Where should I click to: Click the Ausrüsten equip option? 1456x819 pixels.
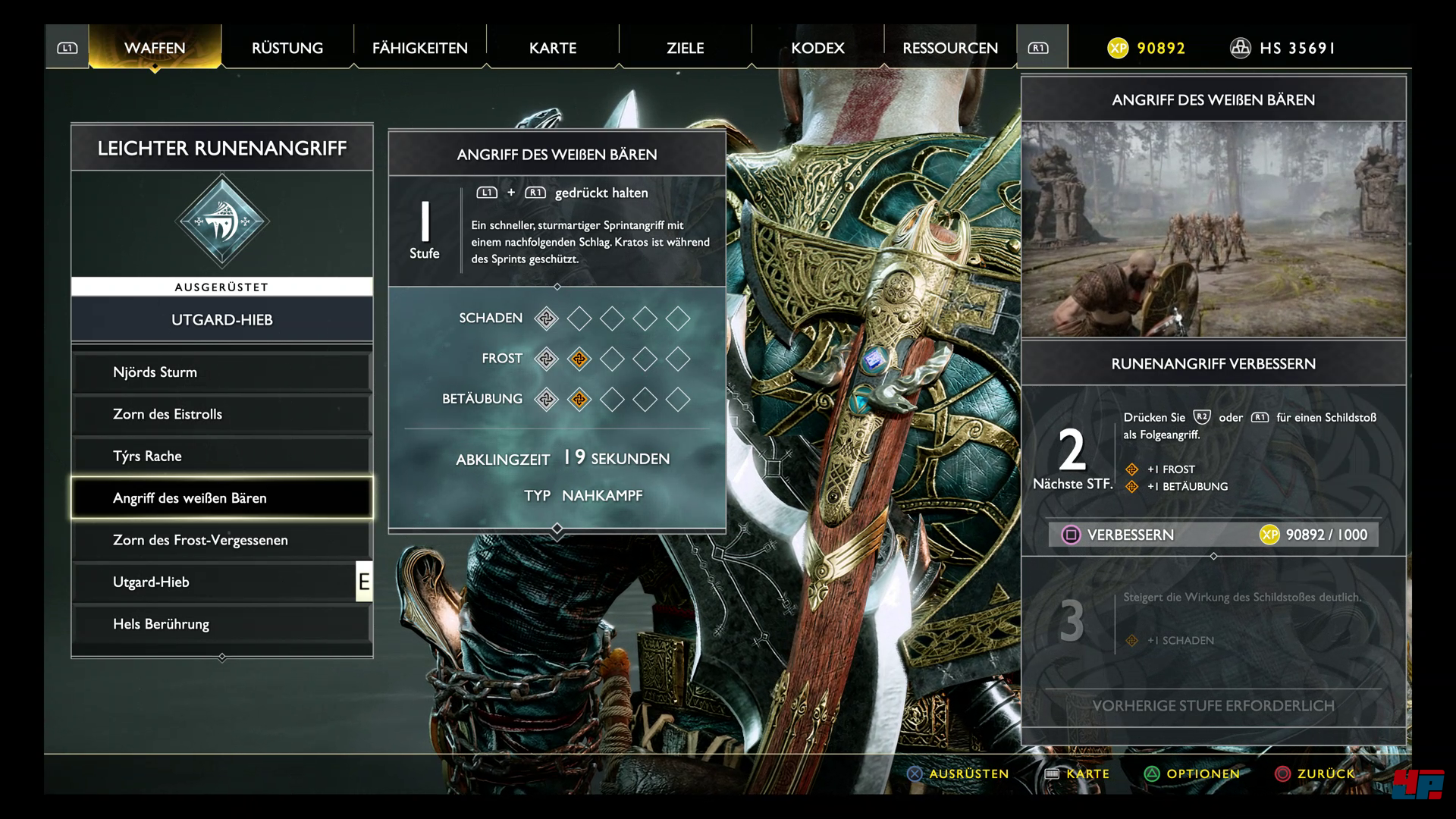tap(959, 773)
